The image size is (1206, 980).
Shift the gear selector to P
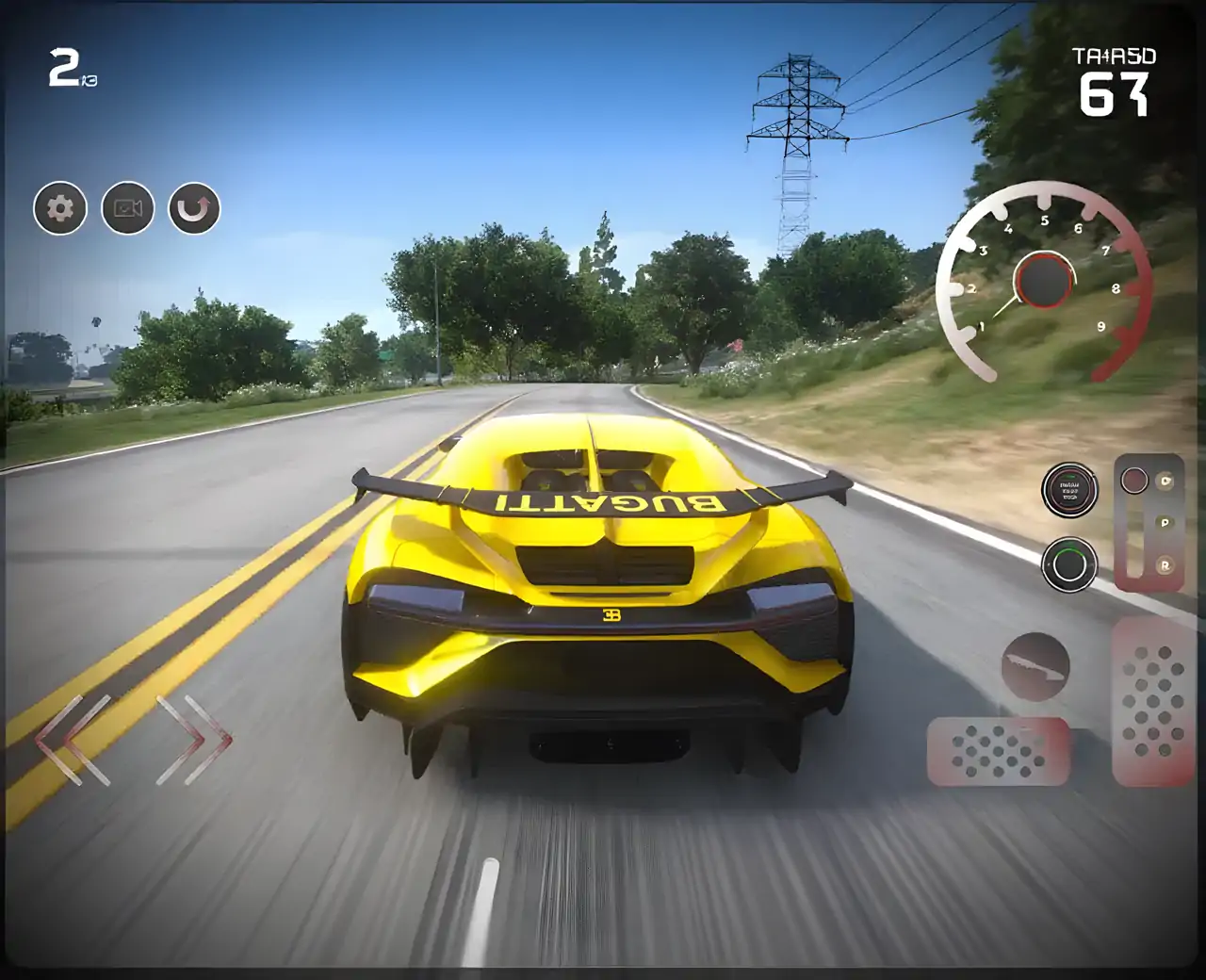click(x=1165, y=522)
